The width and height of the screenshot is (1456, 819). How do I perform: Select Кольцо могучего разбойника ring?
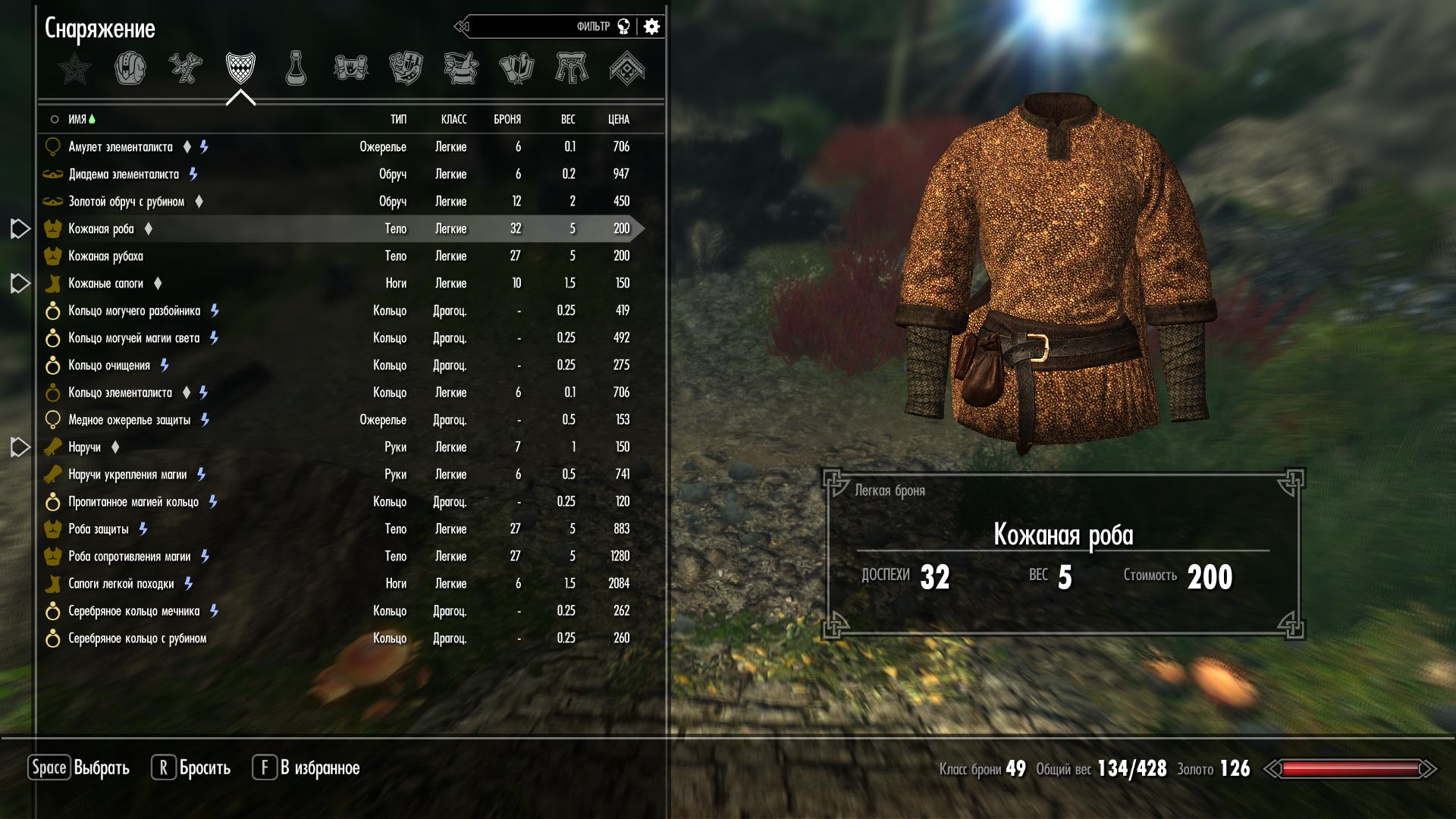coord(134,311)
